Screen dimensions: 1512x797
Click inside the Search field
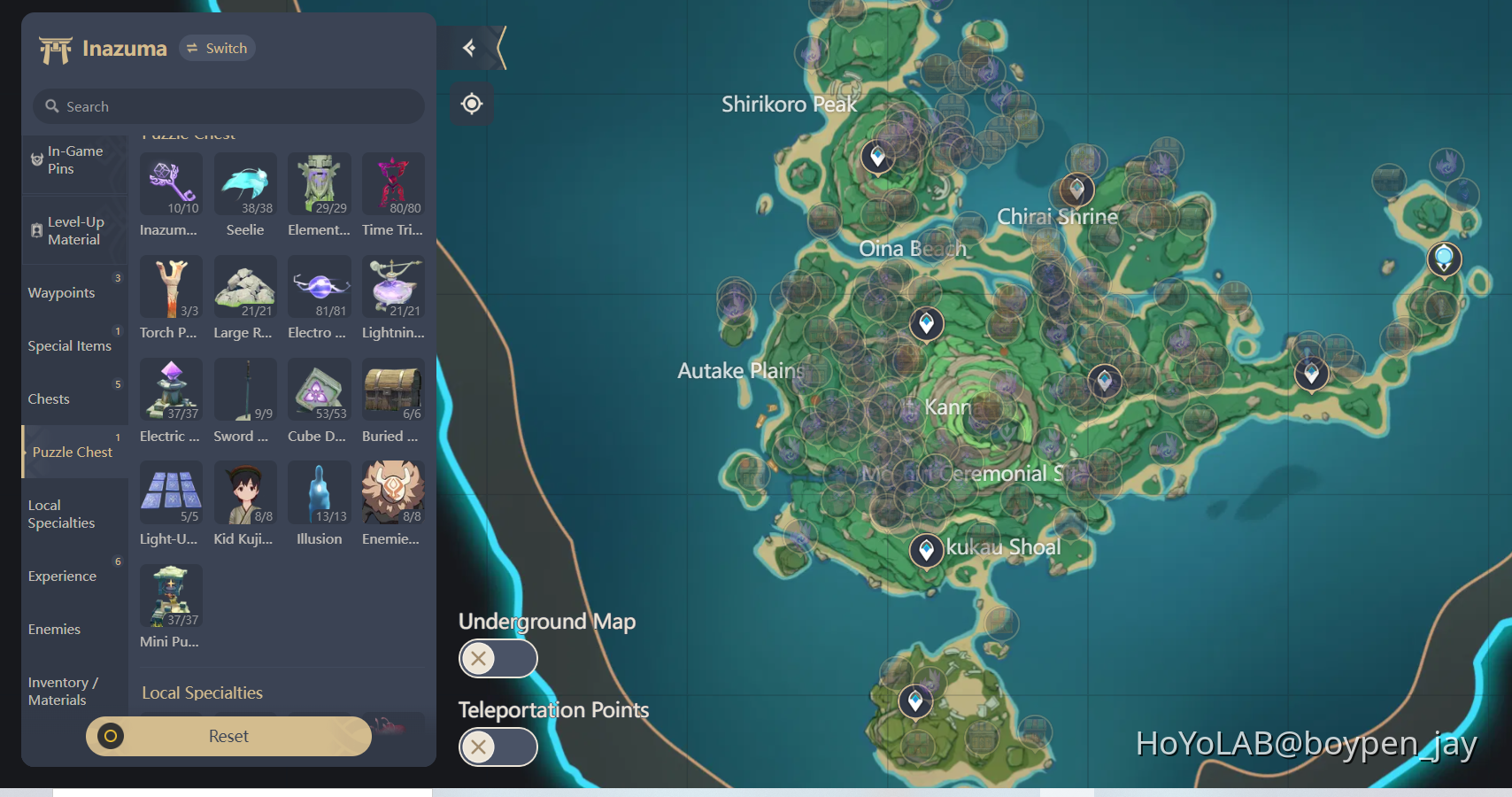coord(228,106)
